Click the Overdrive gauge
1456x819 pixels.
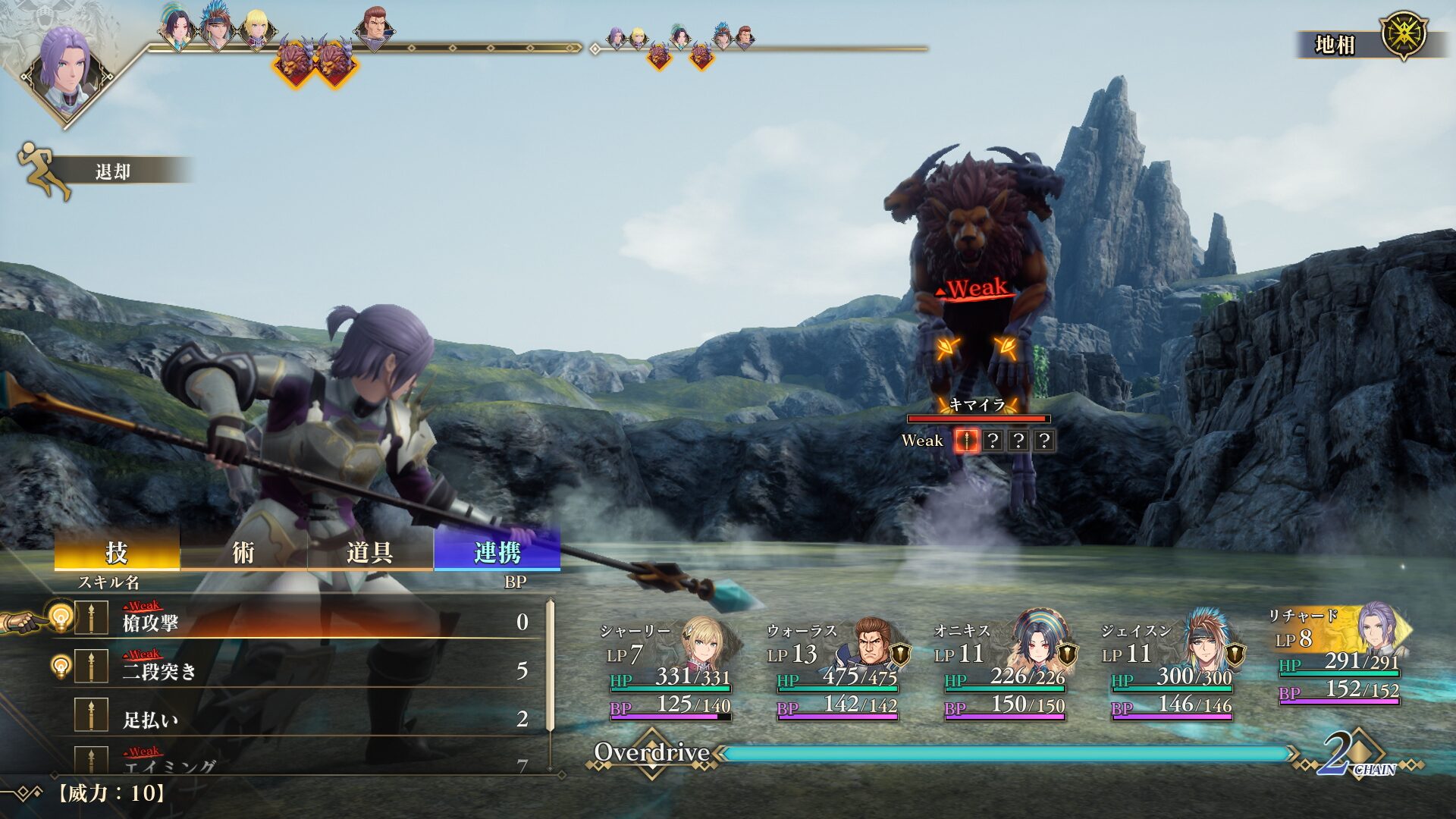point(1005,753)
